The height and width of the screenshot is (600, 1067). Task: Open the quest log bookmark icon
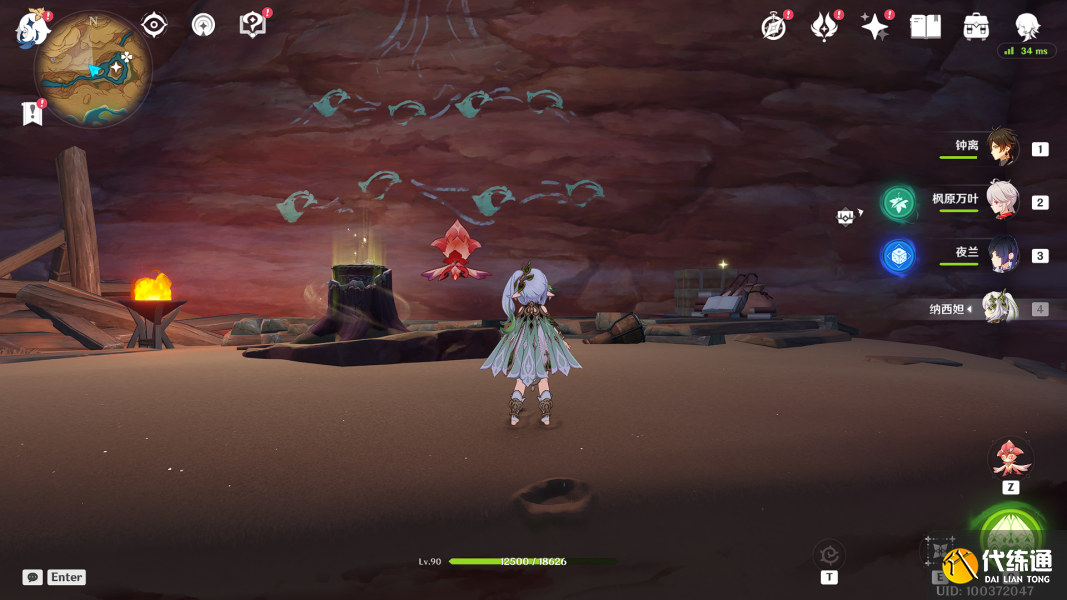point(32,113)
